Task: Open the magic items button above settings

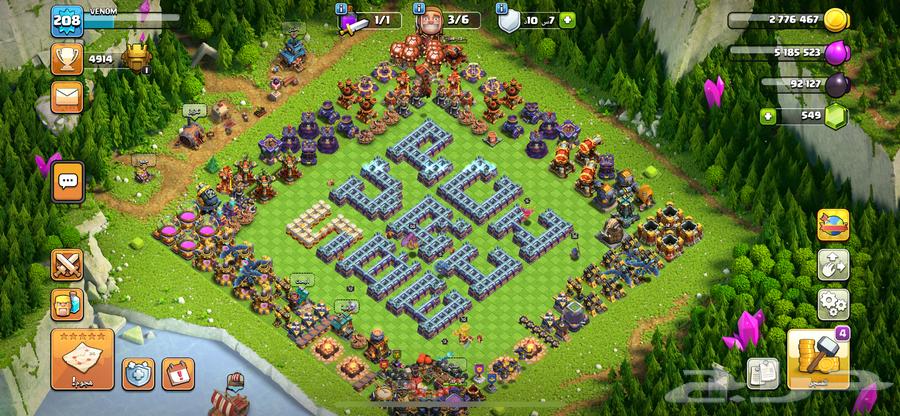Action: 833,264
